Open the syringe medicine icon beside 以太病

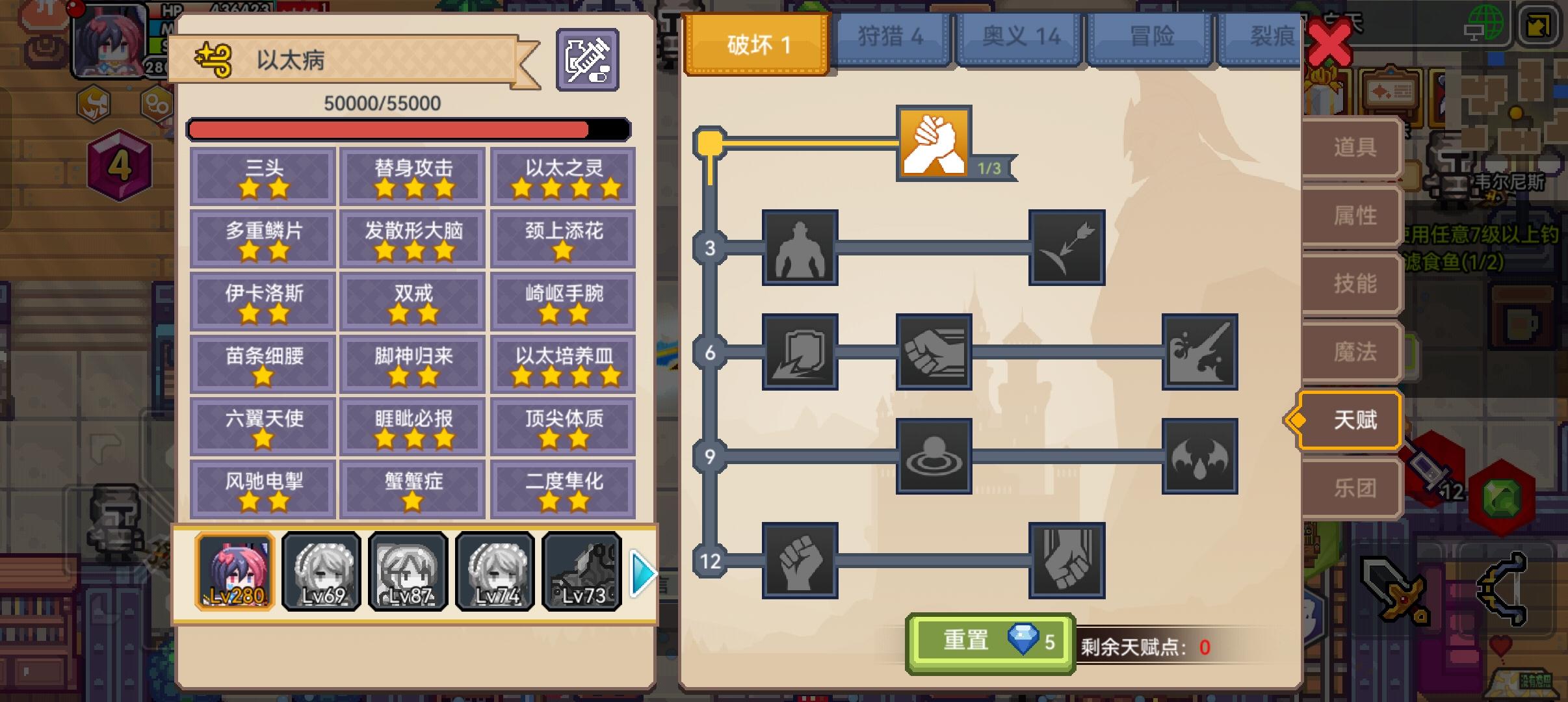pos(587,59)
